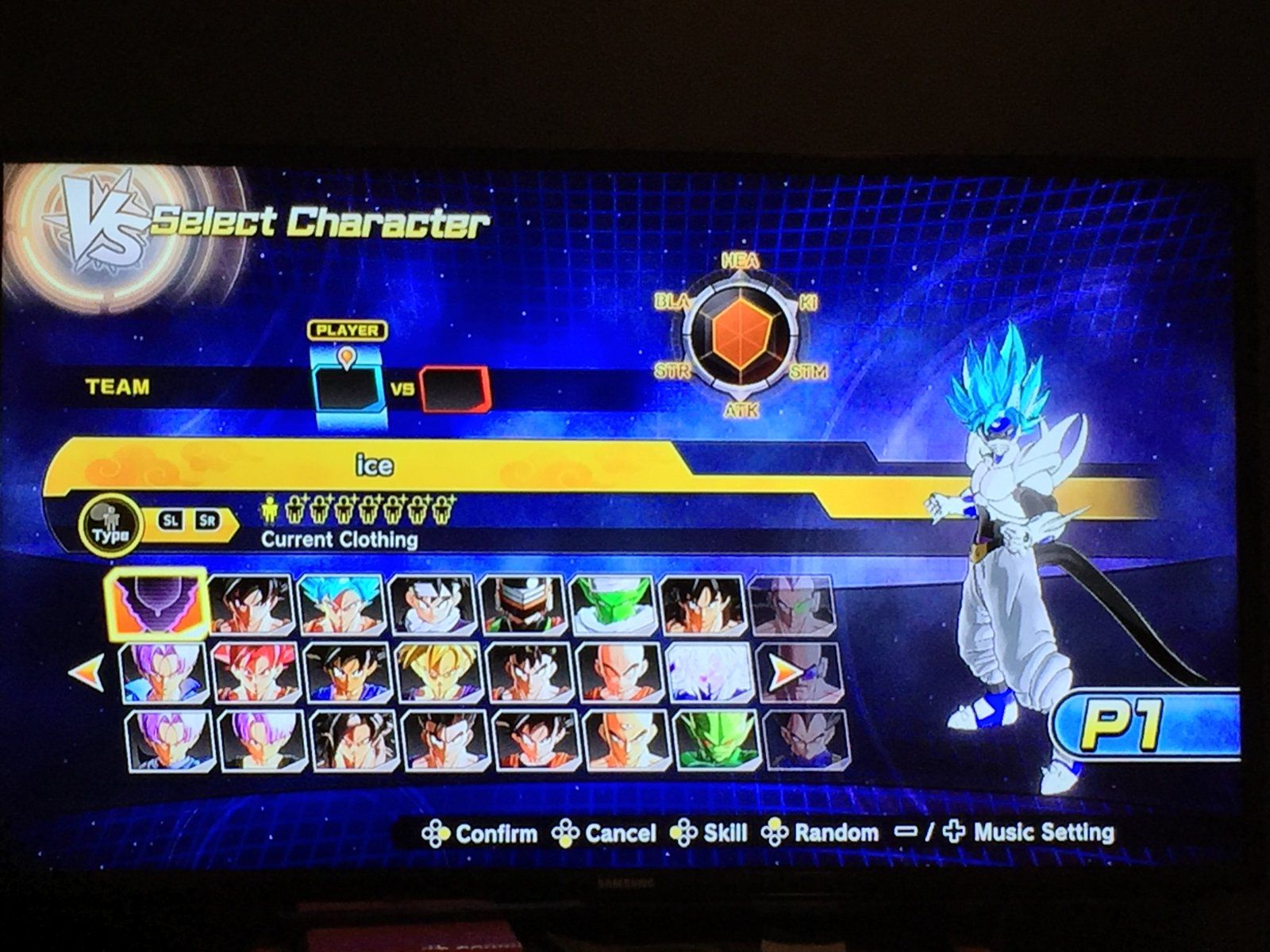1270x952 pixels.
Task: Choose the red-haired Super Saiyan God Goku
Action: 255,674
